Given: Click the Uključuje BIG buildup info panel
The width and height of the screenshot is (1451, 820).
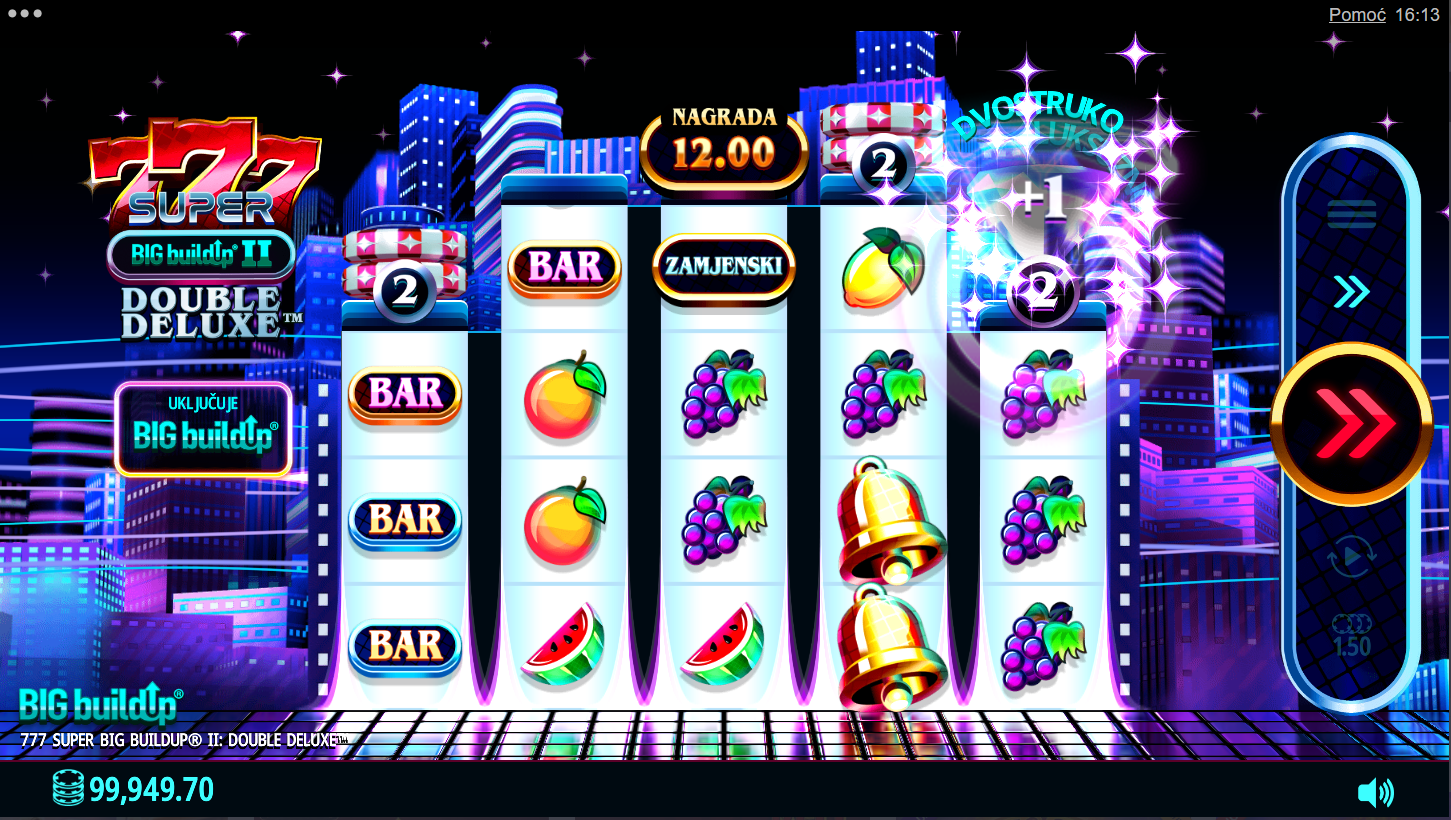Looking at the screenshot, I should click(x=204, y=428).
